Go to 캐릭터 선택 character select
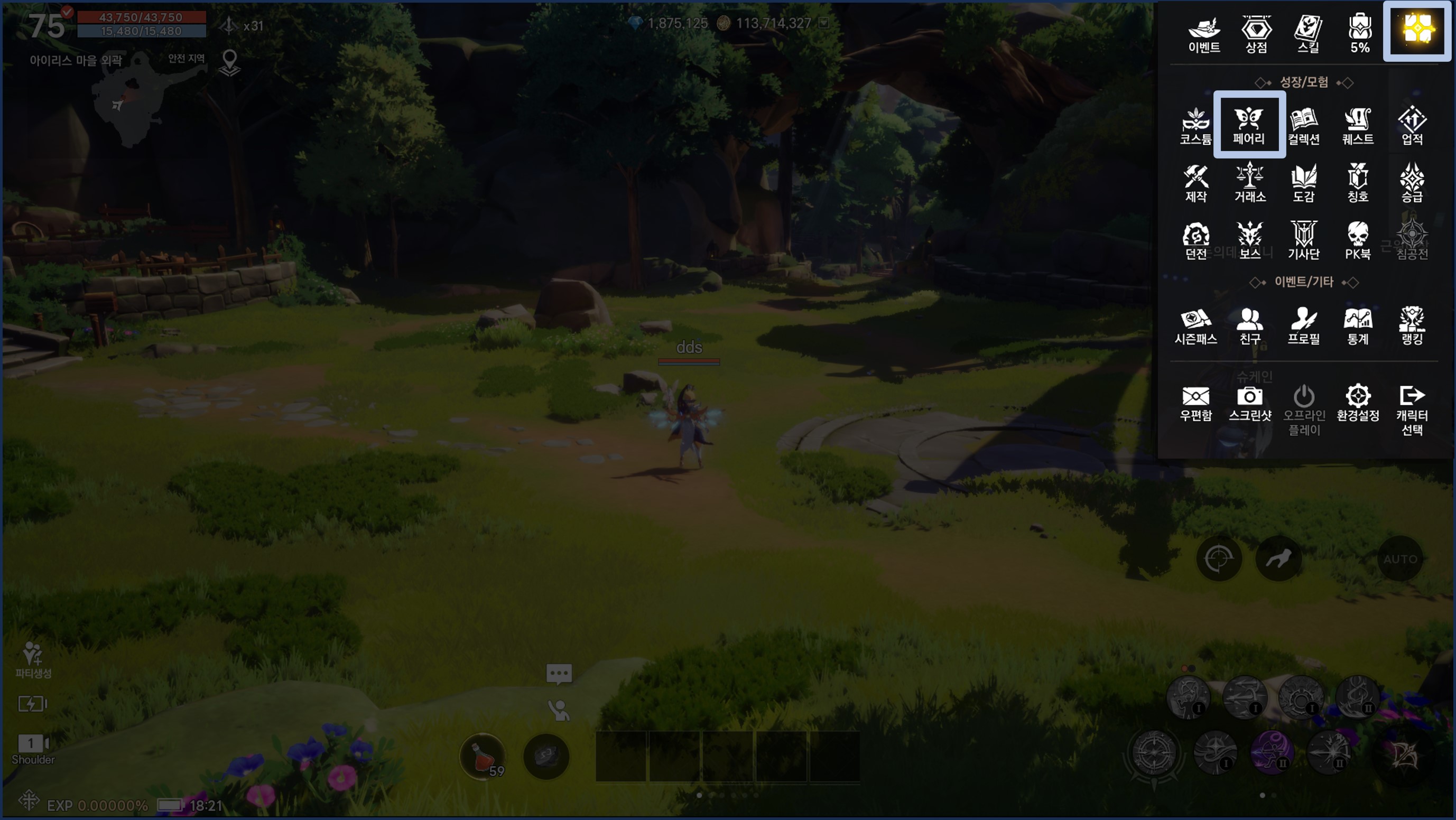The width and height of the screenshot is (1456, 820). point(1412,409)
